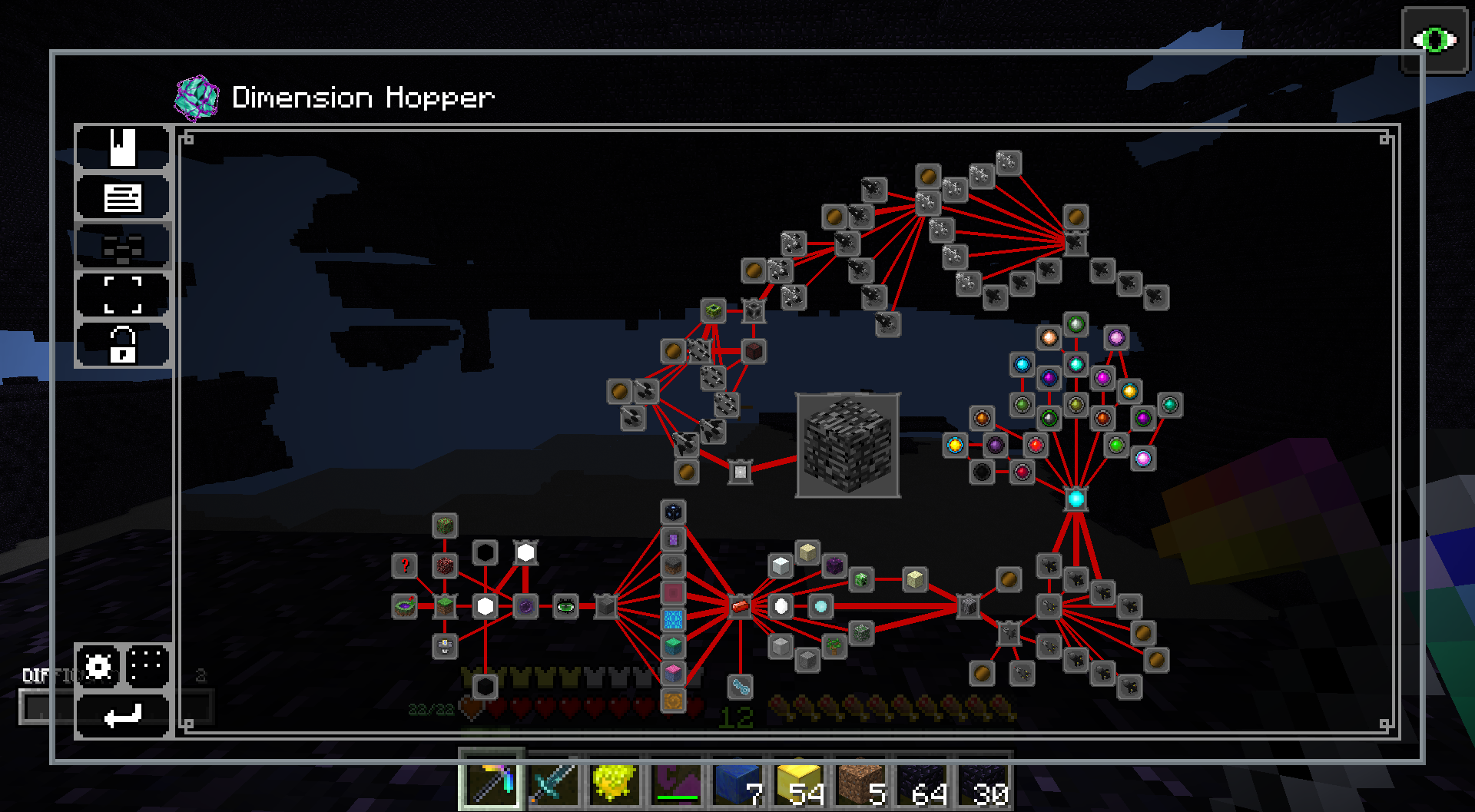
Task: Open the glowing cyan orb hub quest
Action: [x=1076, y=499]
